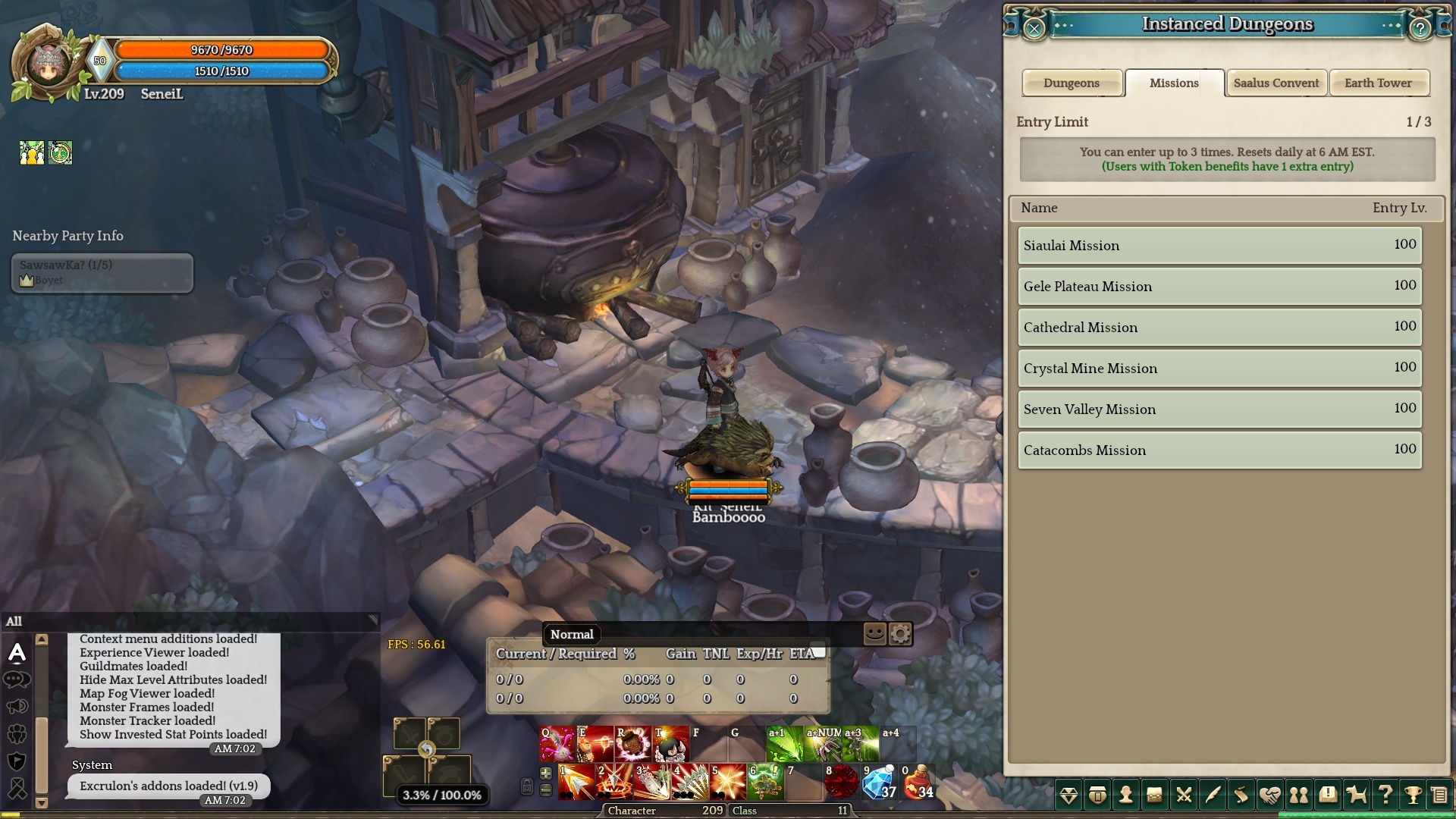Open the Instanced Dungeons help button
The height and width of the screenshot is (819, 1456).
tap(1420, 29)
